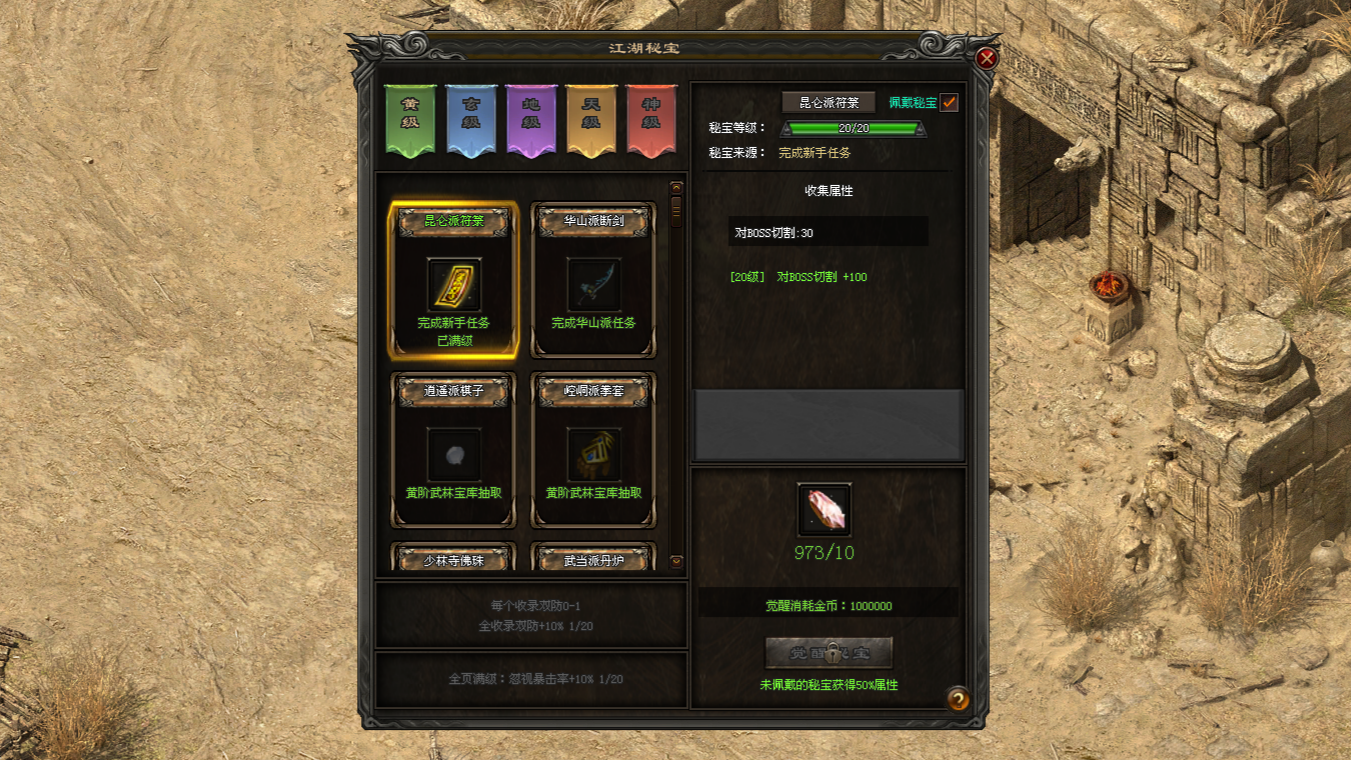Click the 觉醒秘宝 awaken button
1351x760 pixels.
tap(828, 653)
